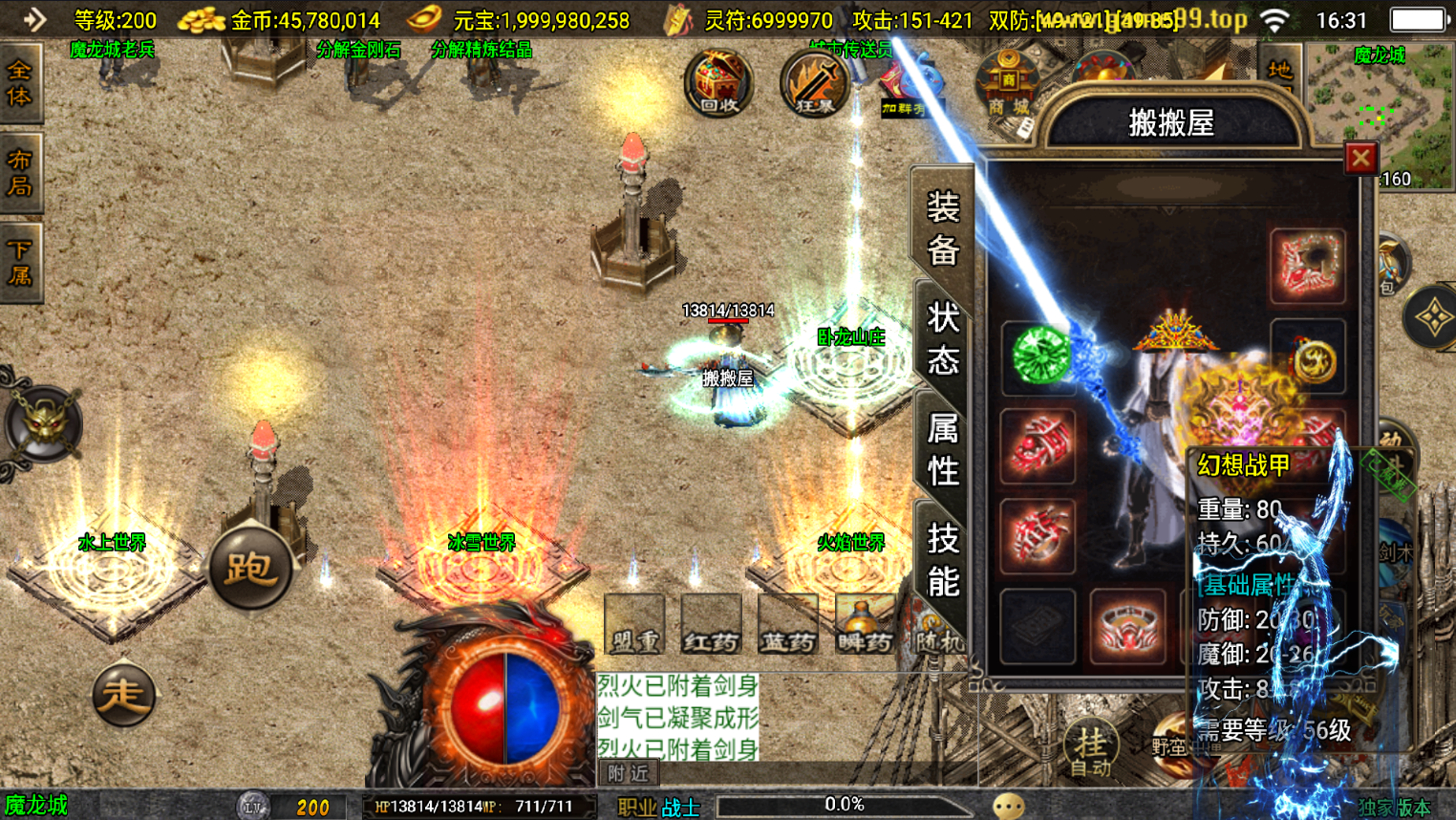Activate the 狂暴 rage icon
Viewport: 1456px width, 820px height.
pyautogui.click(x=814, y=83)
